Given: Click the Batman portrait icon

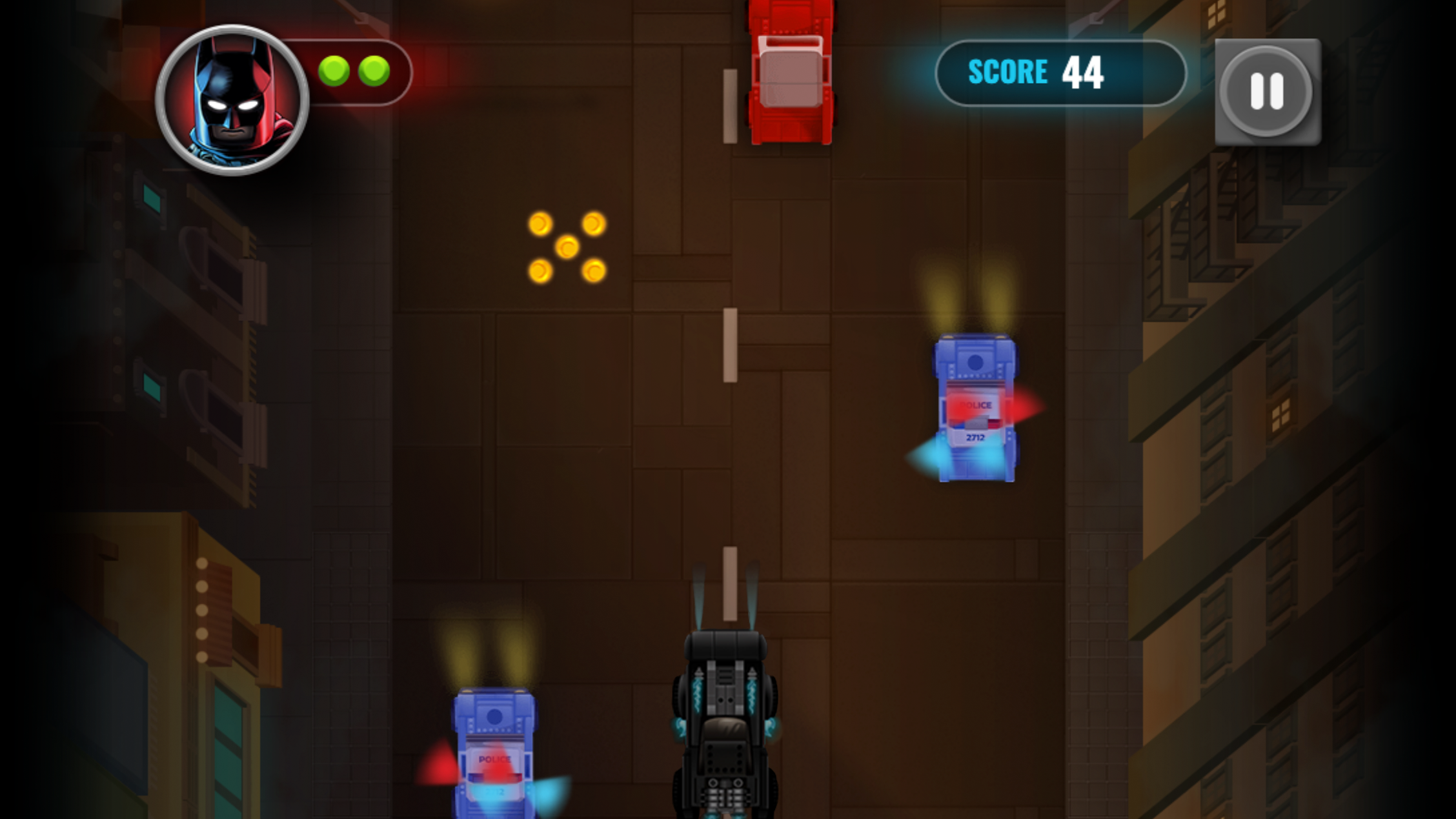Looking at the screenshot, I should pos(232,100).
